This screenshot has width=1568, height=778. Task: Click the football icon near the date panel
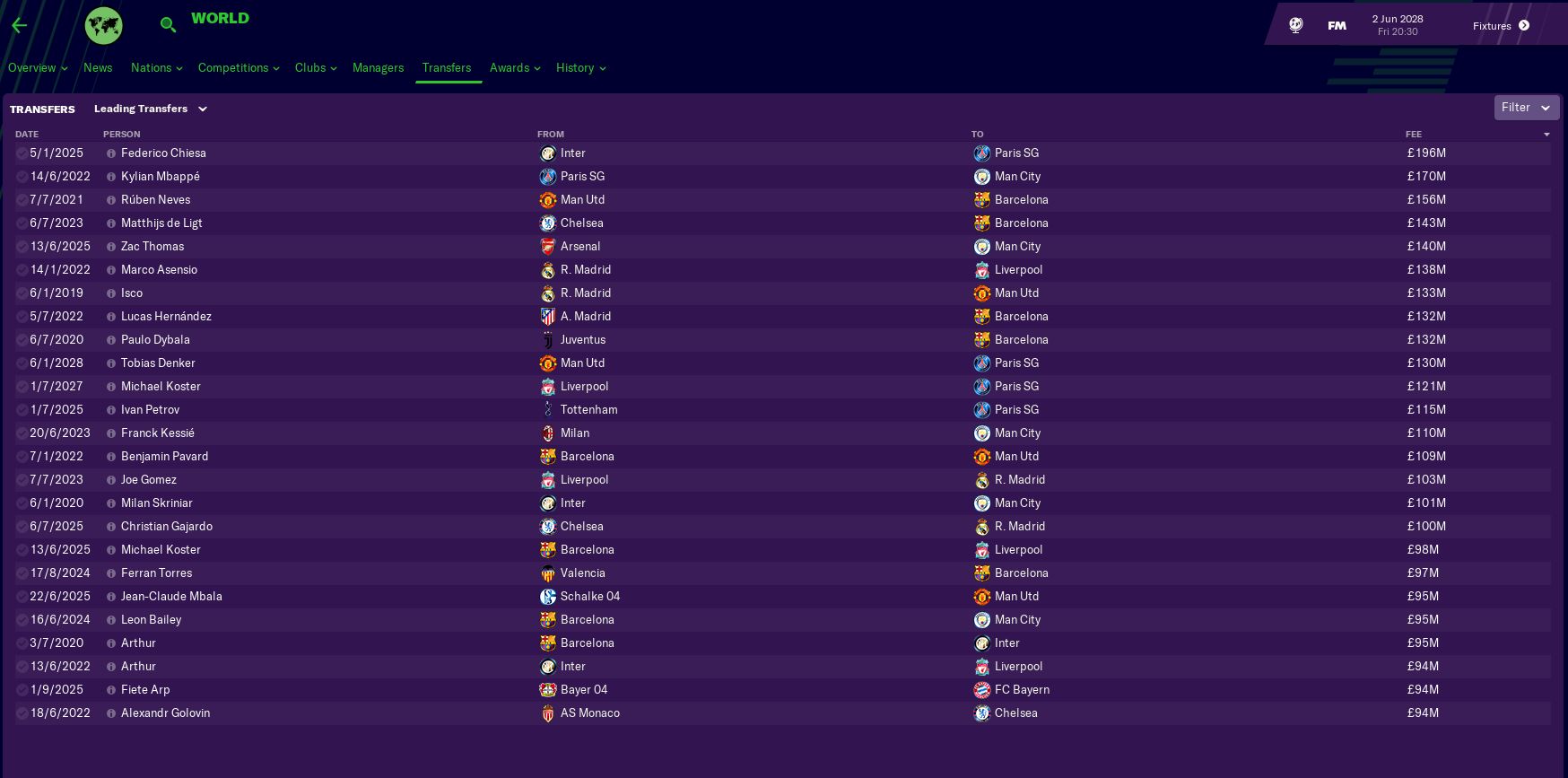[1294, 25]
